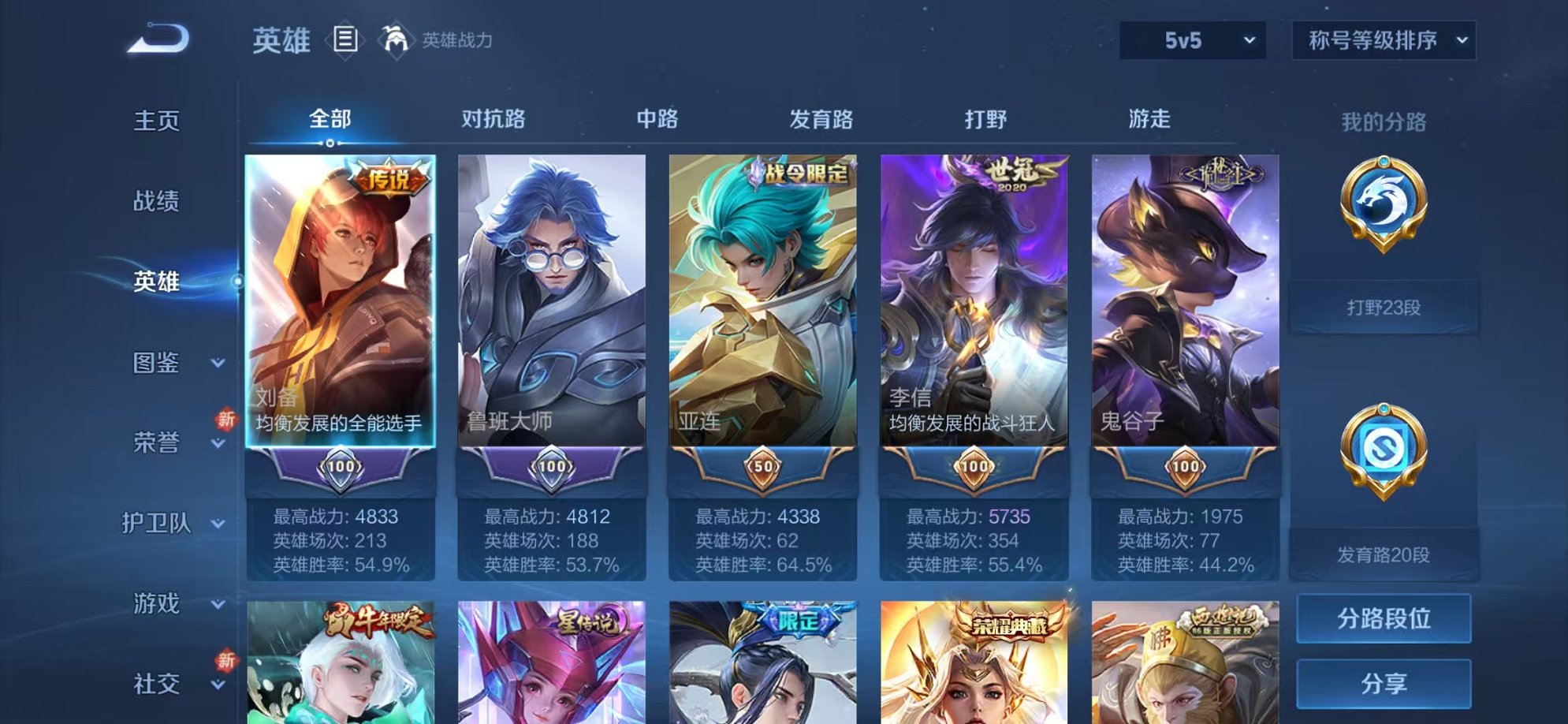Select 战绩 in the left sidebar
The width and height of the screenshot is (1568, 724).
click(x=157, y=201)
